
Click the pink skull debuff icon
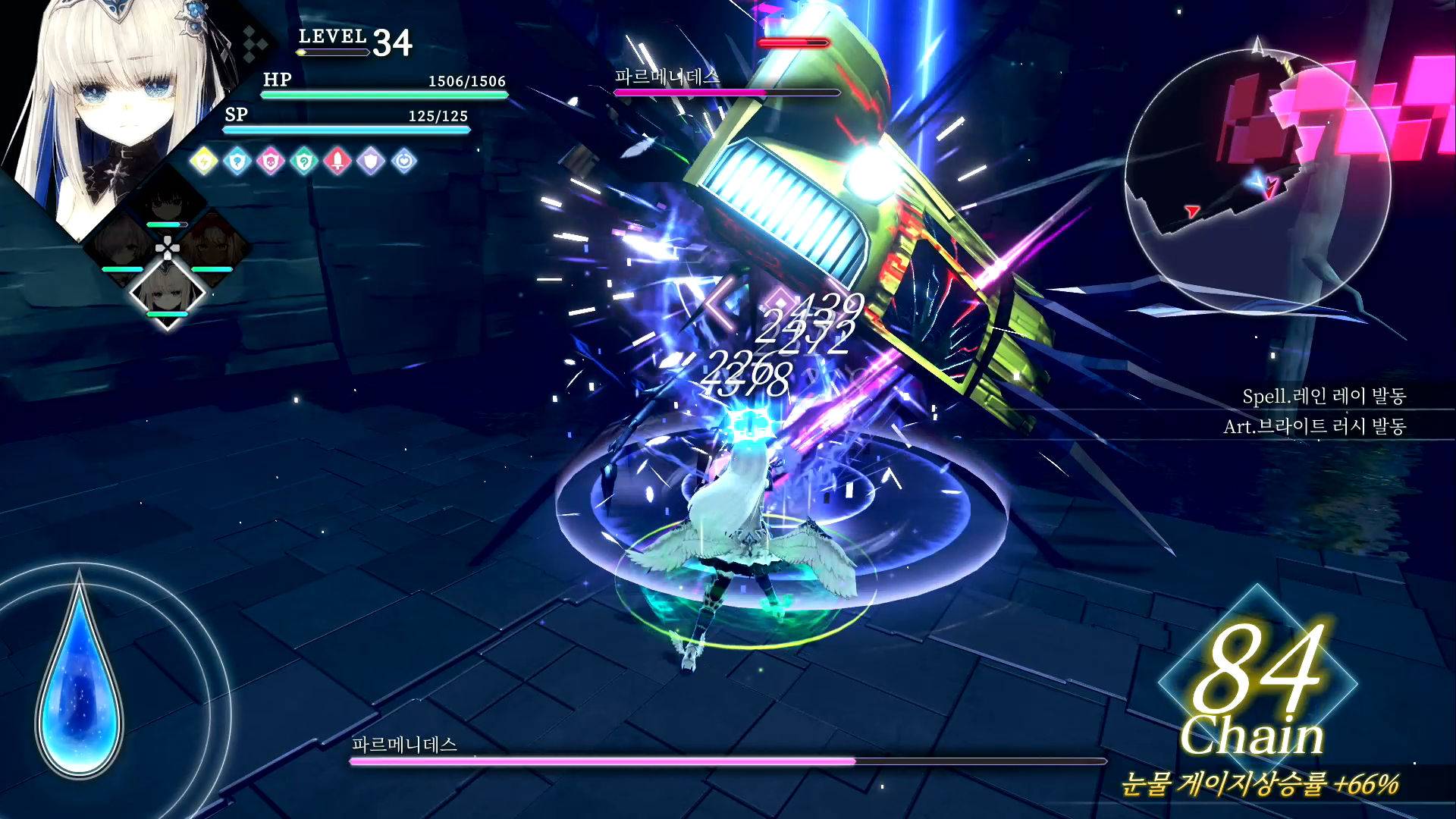pos(271,162)
